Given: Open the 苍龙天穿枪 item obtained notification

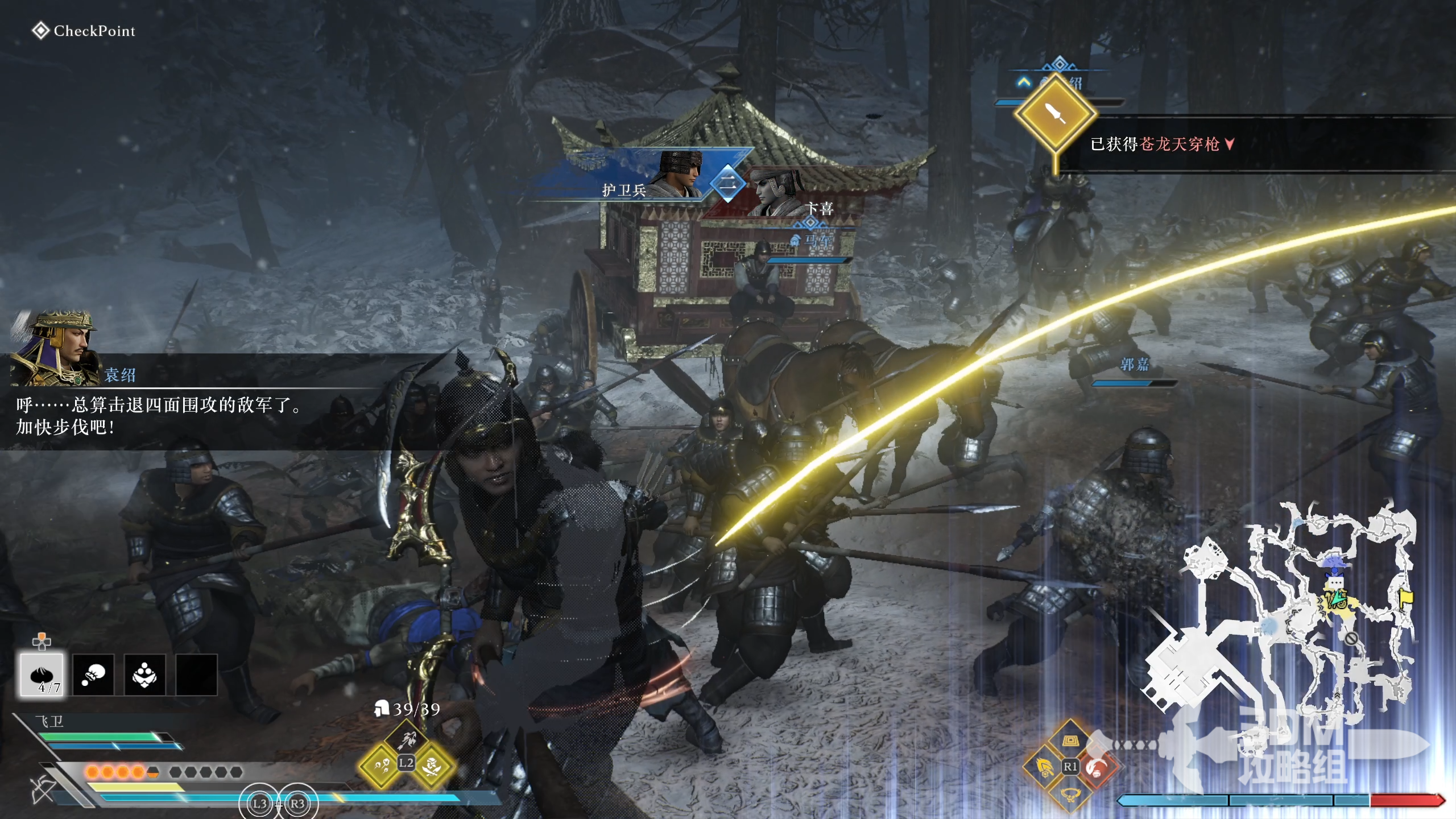Looking at the screenshot, I should [x=1160, y=144].
